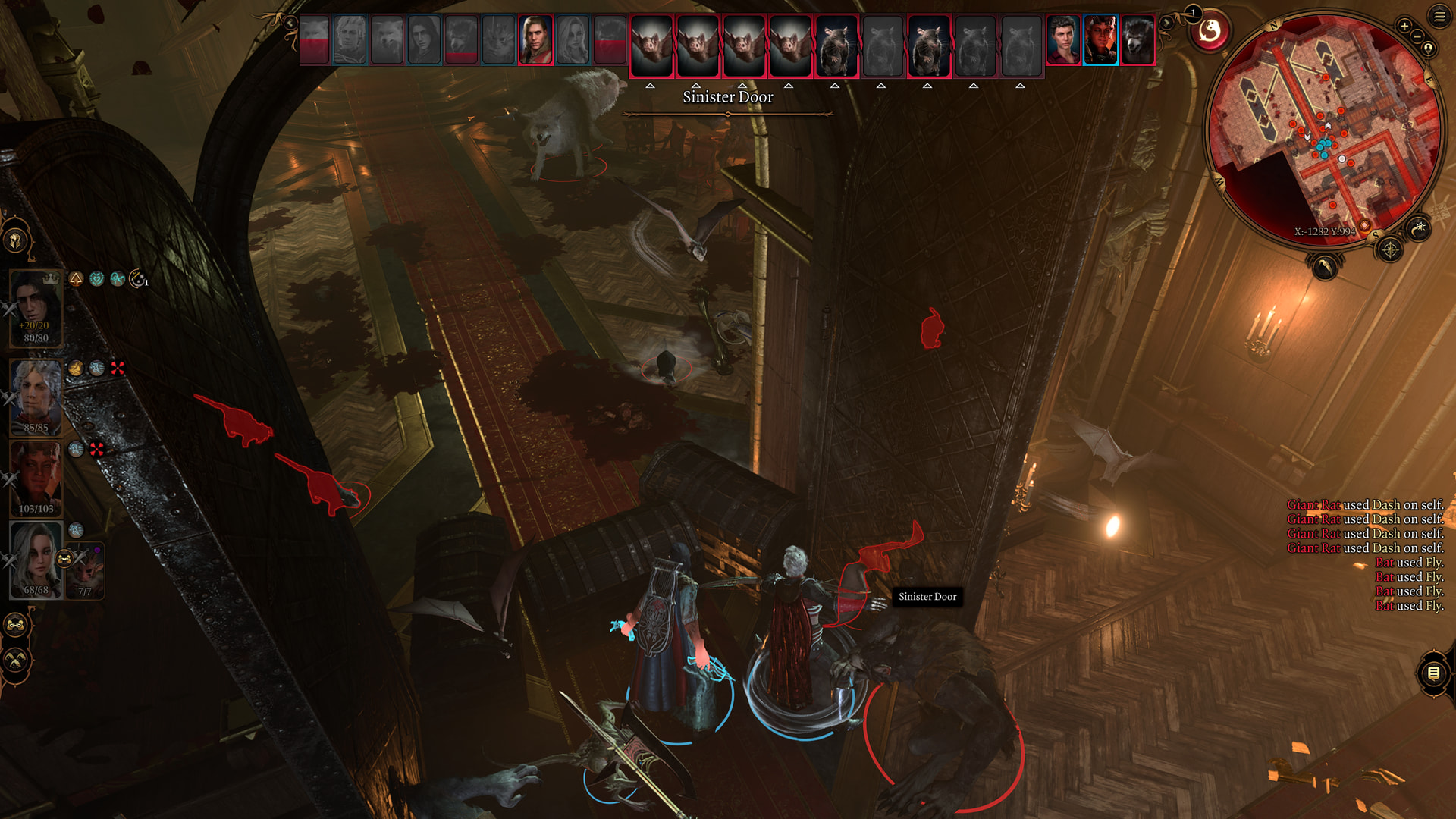Select the long-haired man in turn order
Screen dimensions: 1456x819
coord(535,39)
